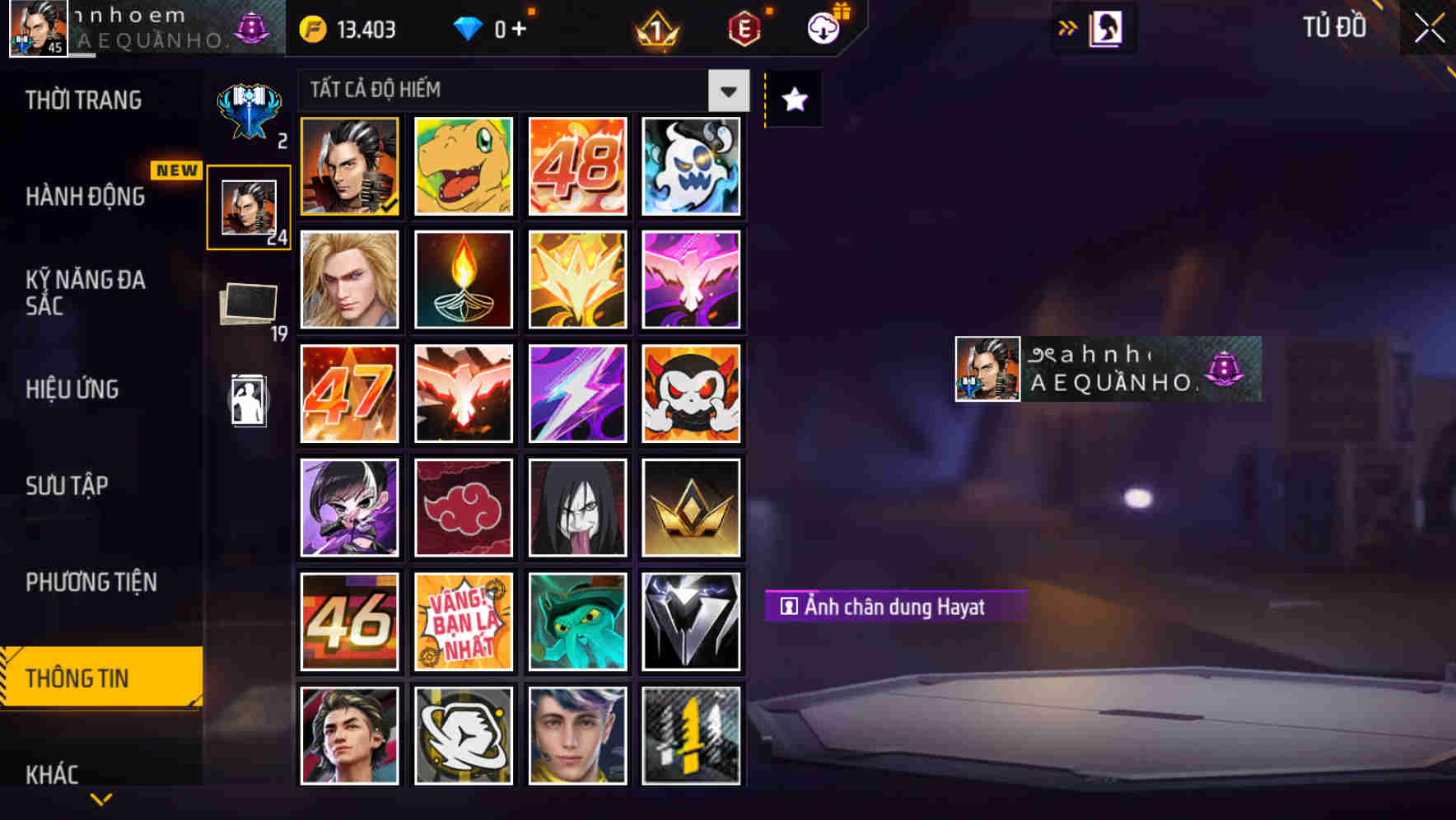Open the emote pose category icon

click(248, 401)
